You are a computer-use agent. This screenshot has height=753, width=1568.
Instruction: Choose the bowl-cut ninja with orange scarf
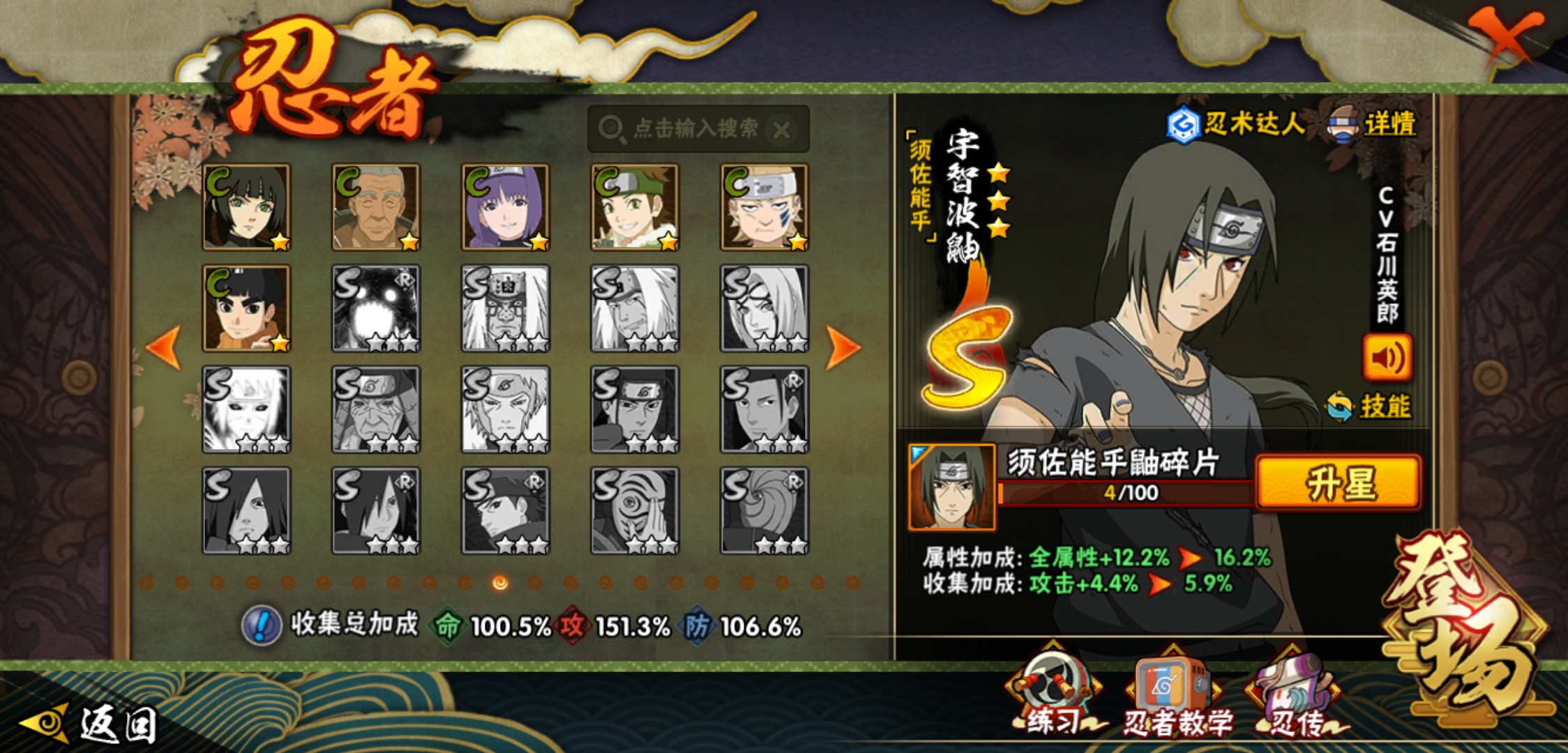click(246, 308)
